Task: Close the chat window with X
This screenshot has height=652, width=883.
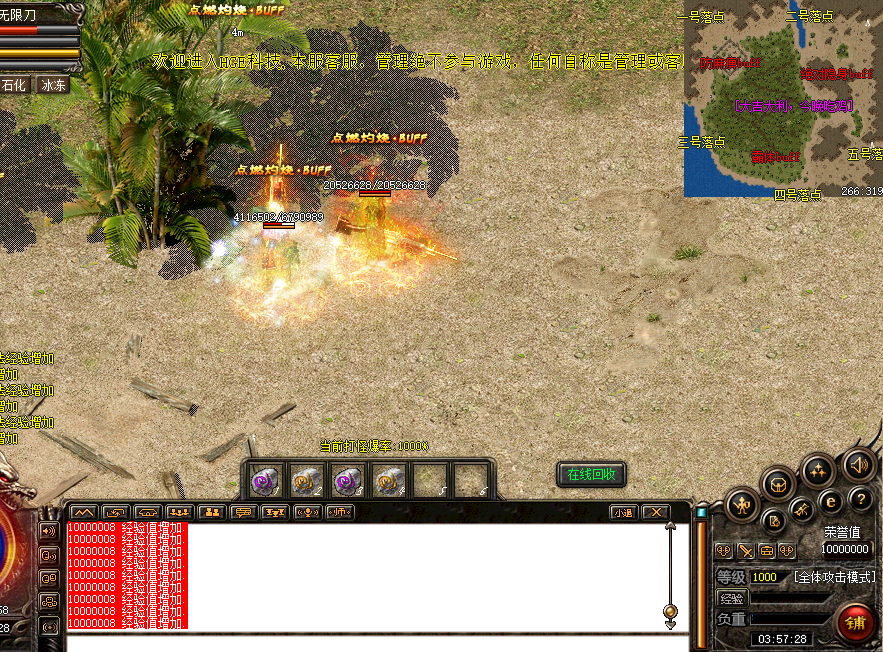Action: (x=655, y=512)
